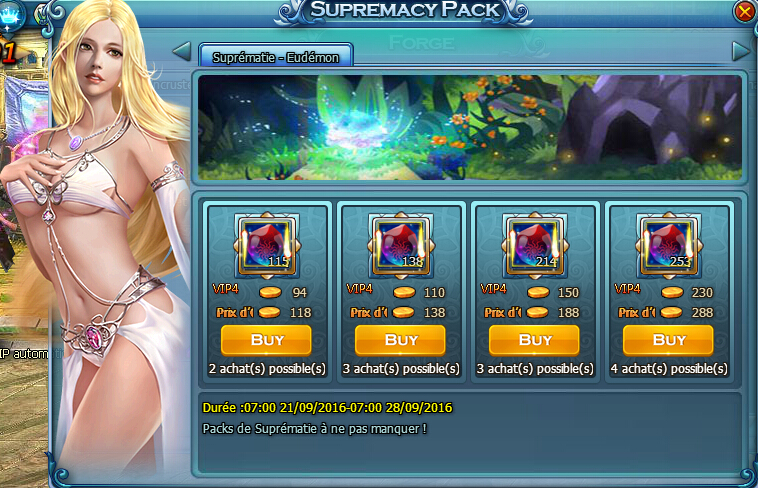Buy the pack priced at 188 gold
The image size is (758, 488).
click(534, 340)
